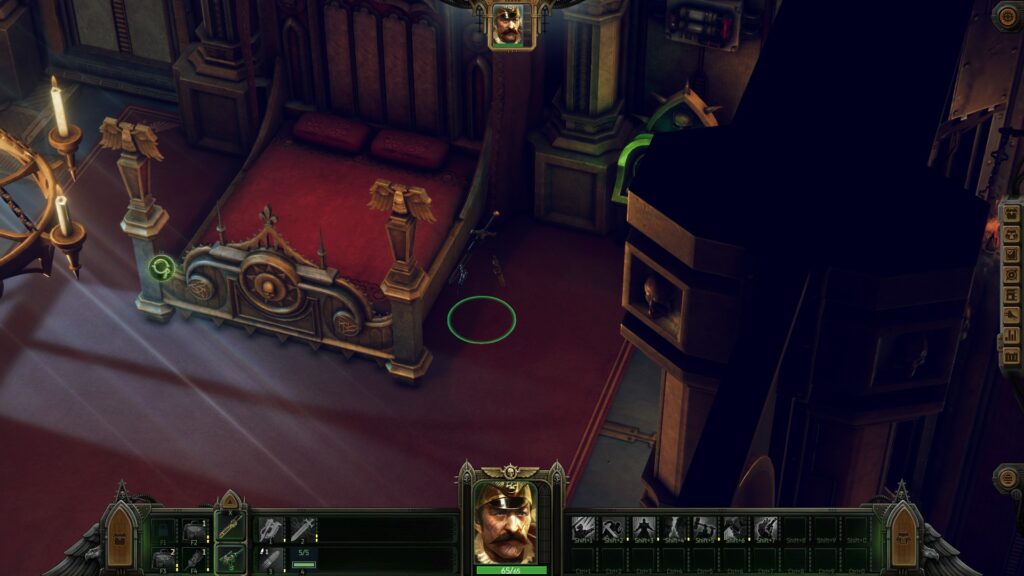Use the consumable item in the F4 slot

[194, 559]
